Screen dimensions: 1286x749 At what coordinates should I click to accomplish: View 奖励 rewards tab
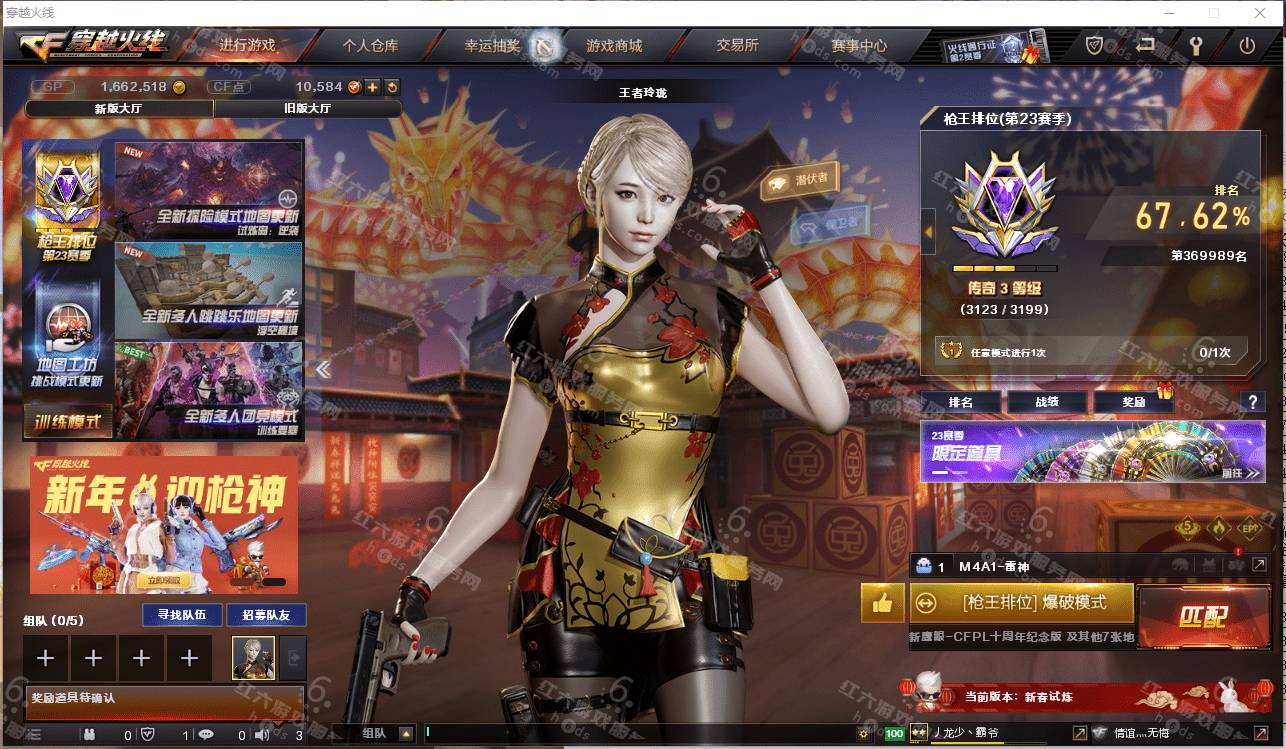1133,402
